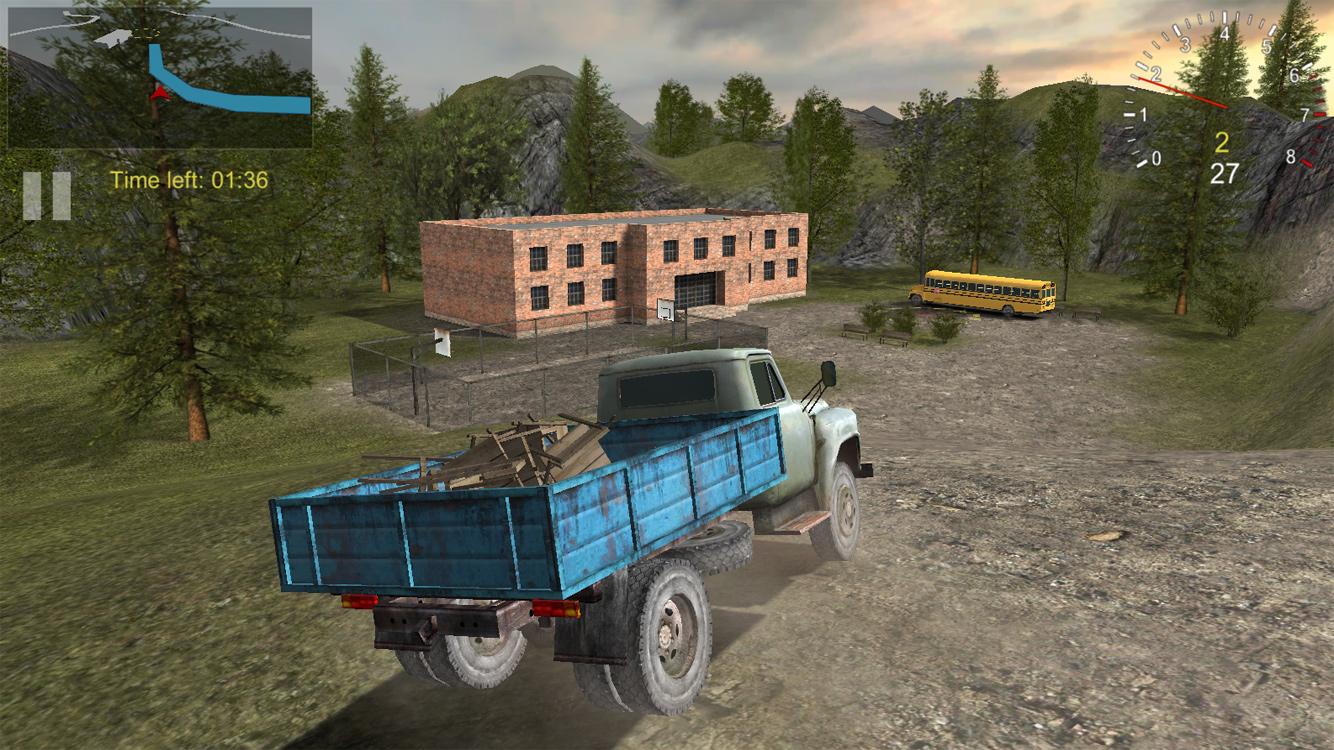The width and height of the screenshot is (1334, 750).
Task: Click the white sign on the fence
Action: point(441,341)
